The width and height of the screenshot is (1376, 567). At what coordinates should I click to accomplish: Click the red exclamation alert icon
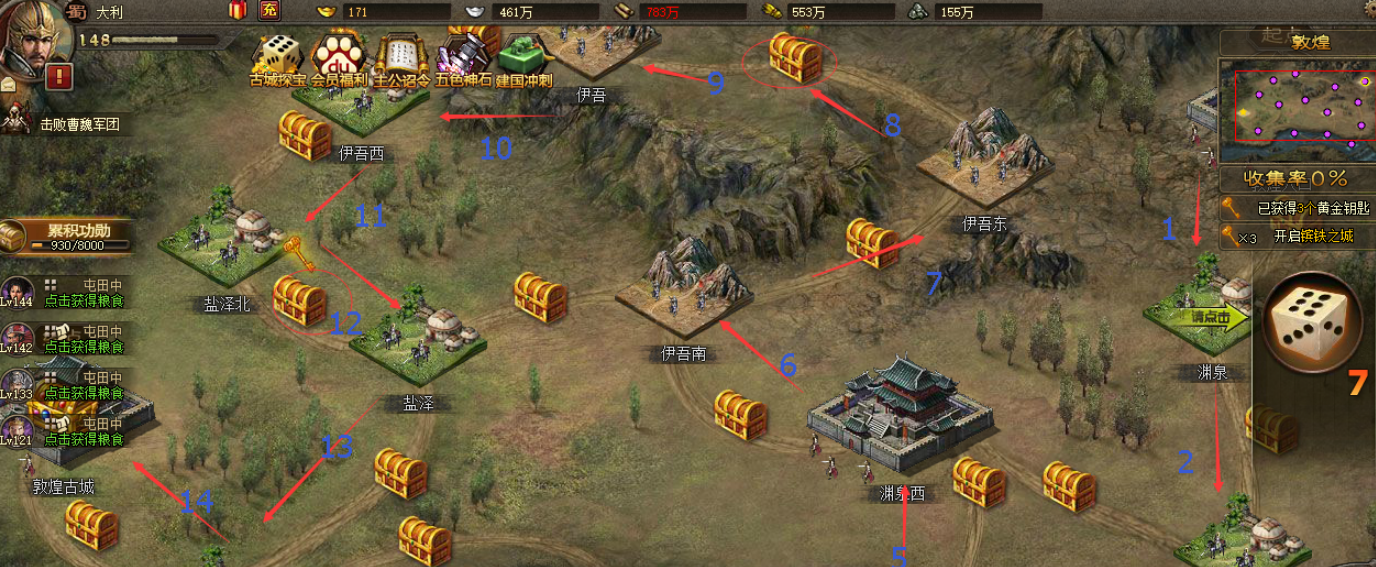(59, 76)
